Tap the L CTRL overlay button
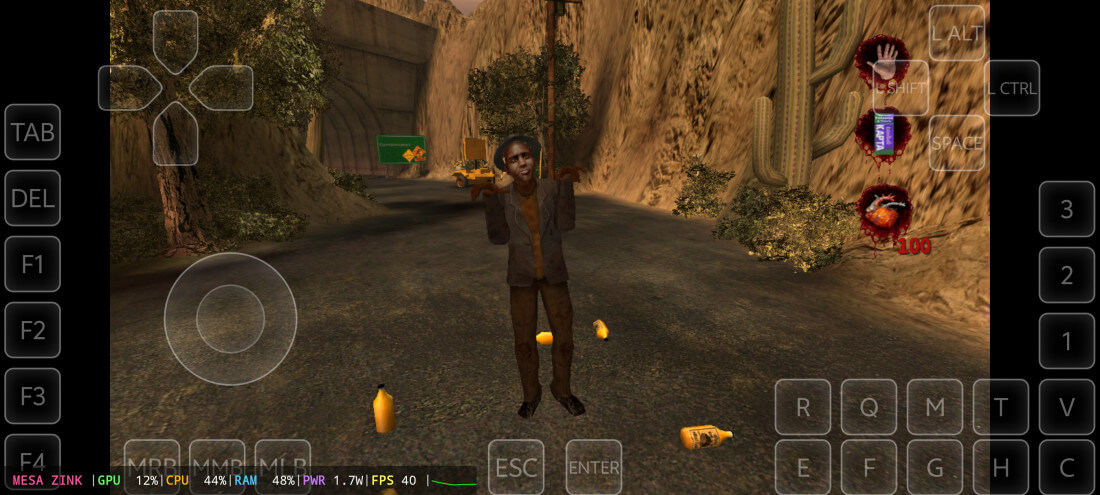This screenshot has width=1100, height=495. 1012,88
